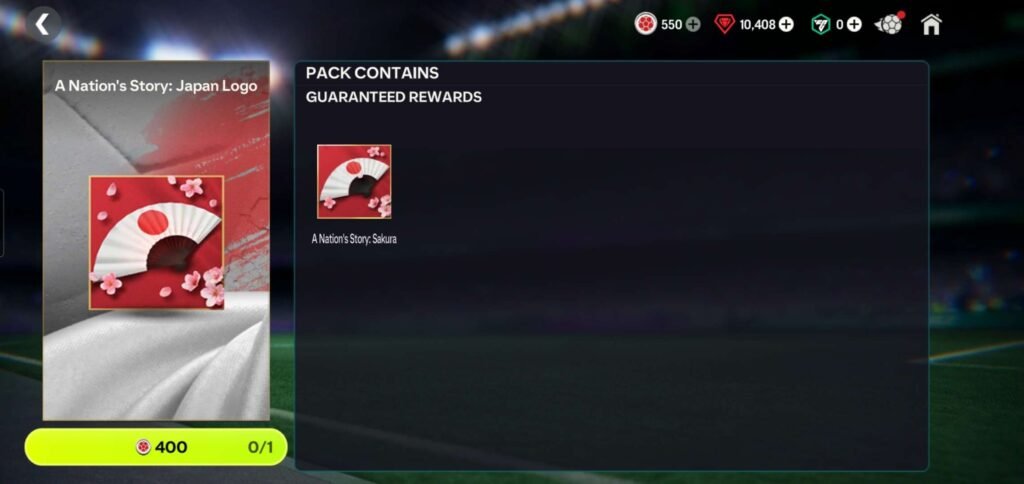This screenshot has height=484, width=1024.
Task: Go back using the arrow button
Action: pos(43,24)
